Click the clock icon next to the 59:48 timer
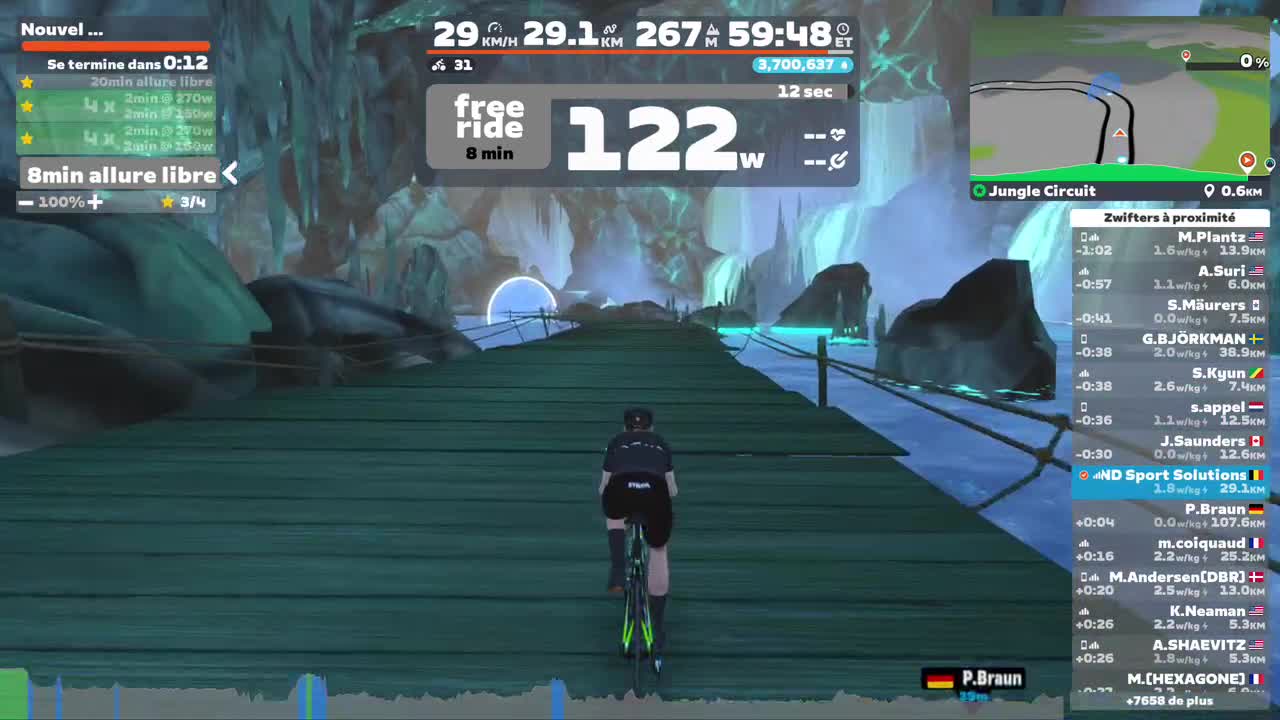The width and height of the screenshot is (1280, 720). 843,30
